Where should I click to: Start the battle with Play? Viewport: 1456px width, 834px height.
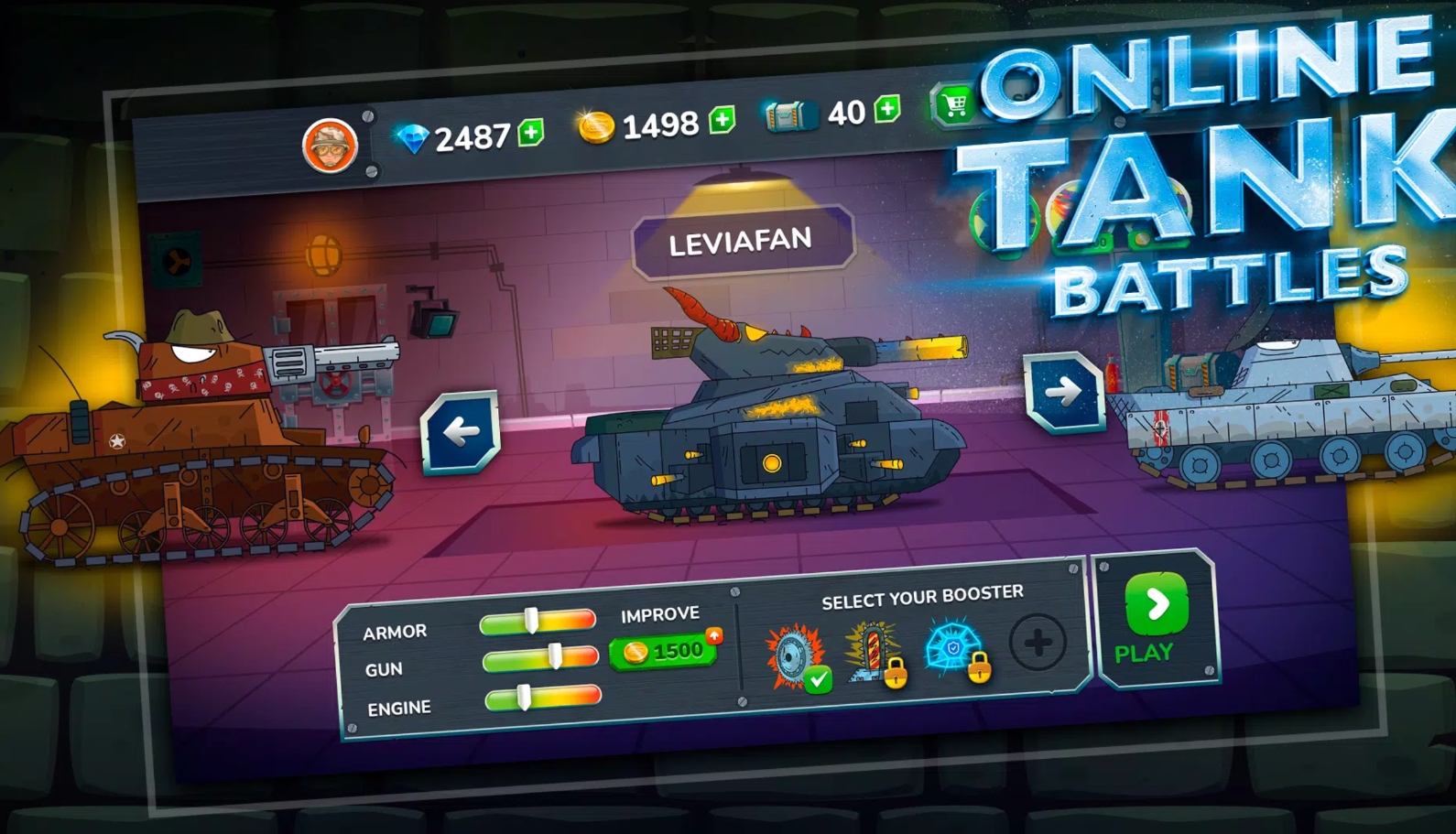pyautogui.click(x=1155, y=617)
